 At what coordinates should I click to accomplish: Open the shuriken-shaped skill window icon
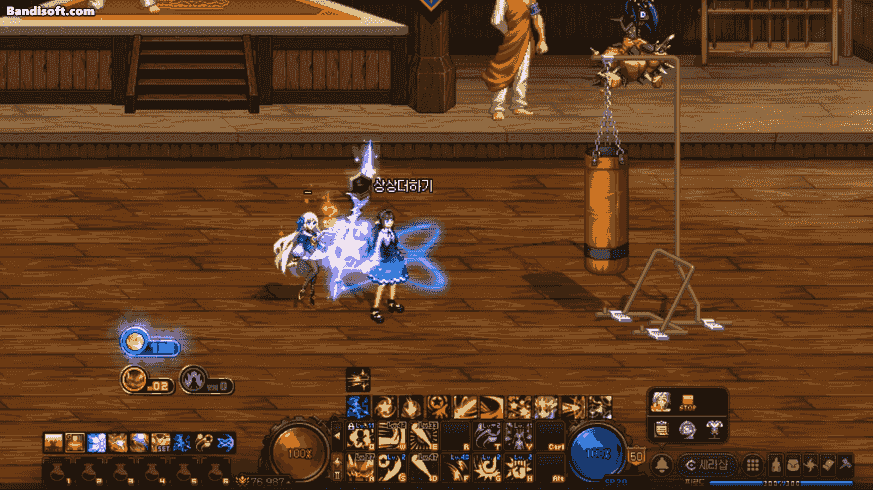tap(810, 465)
